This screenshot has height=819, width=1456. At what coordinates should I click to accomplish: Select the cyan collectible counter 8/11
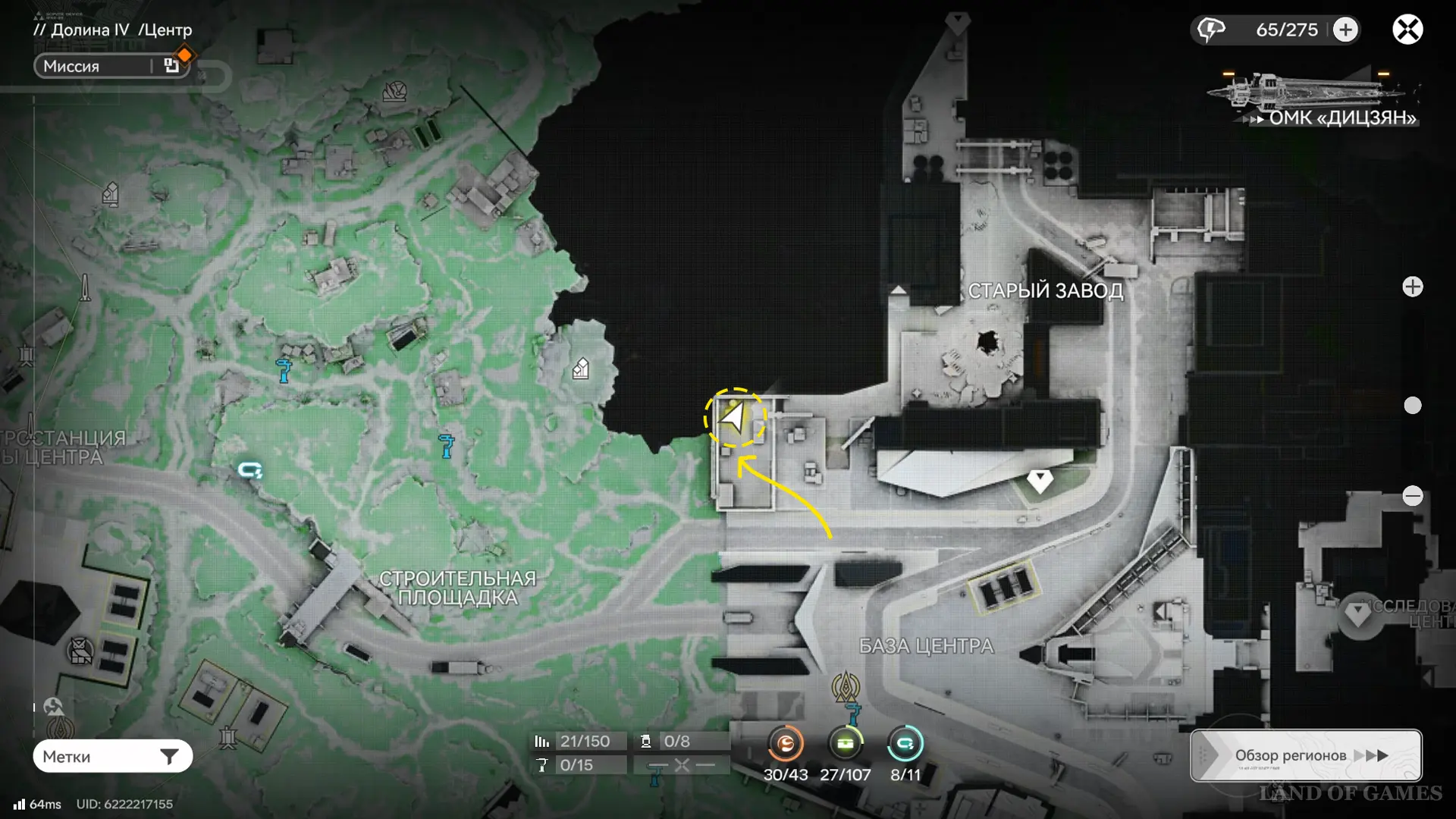coord(905,744)
